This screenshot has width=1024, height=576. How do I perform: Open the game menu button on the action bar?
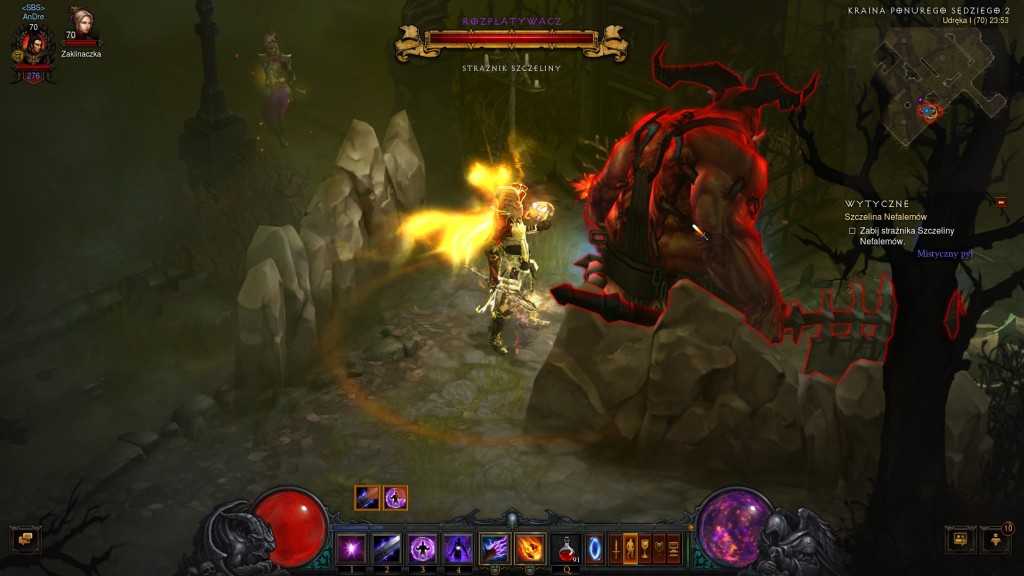(674, 549)
